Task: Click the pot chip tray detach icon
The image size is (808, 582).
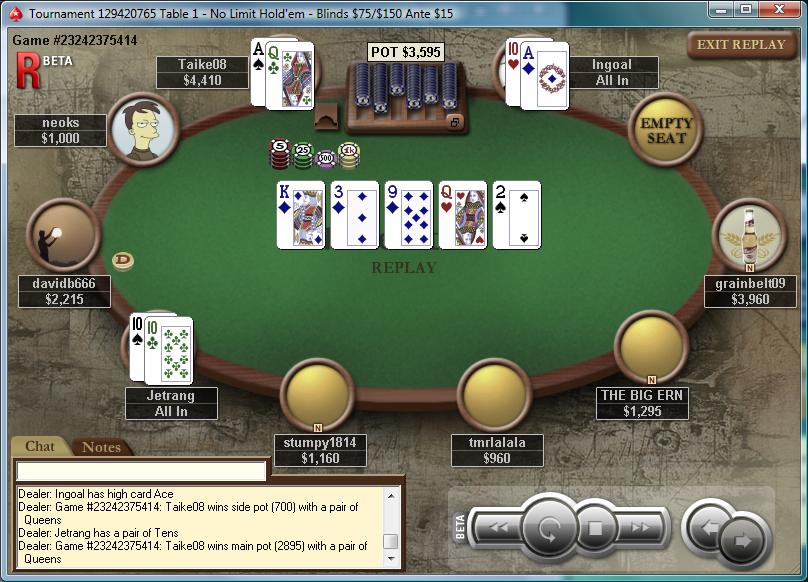Action: click(455, 122)
